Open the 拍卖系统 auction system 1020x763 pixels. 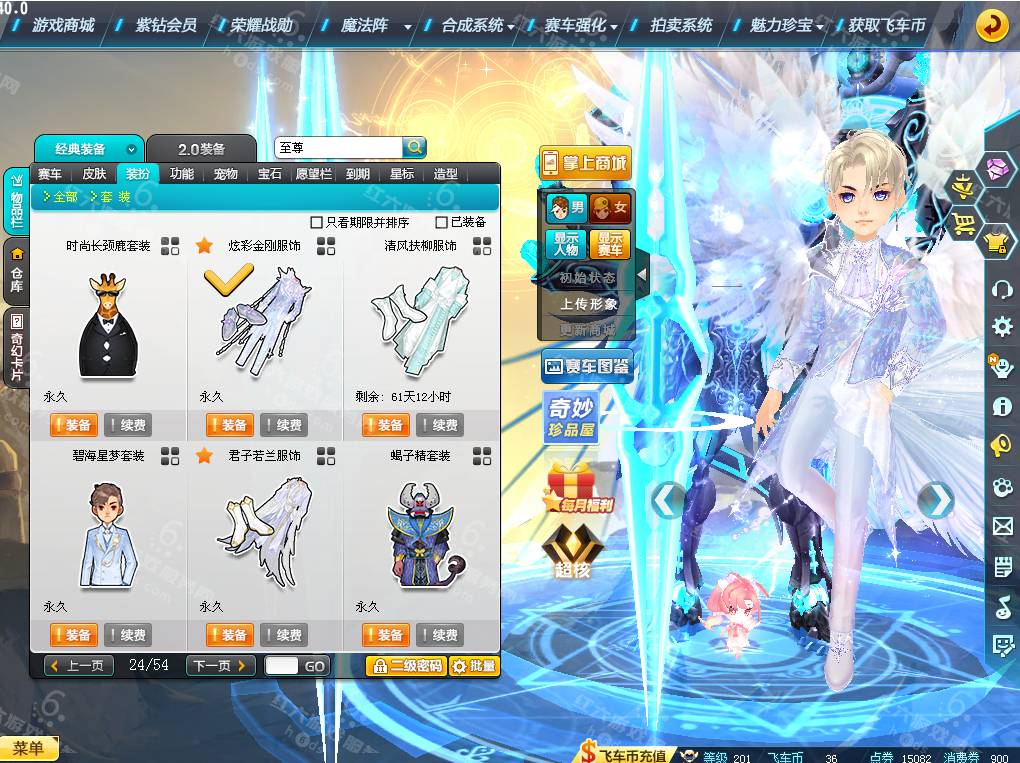[x=680, y=25]
